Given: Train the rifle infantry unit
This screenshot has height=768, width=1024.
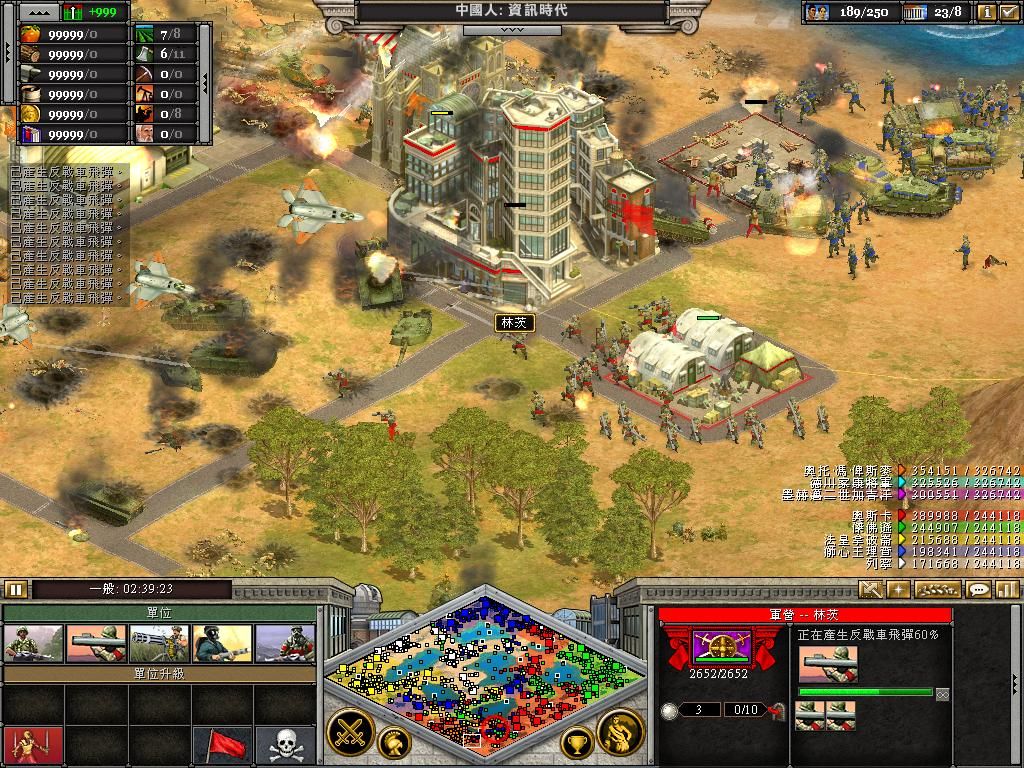Looking at the screenshot, I should pos(34,644).
